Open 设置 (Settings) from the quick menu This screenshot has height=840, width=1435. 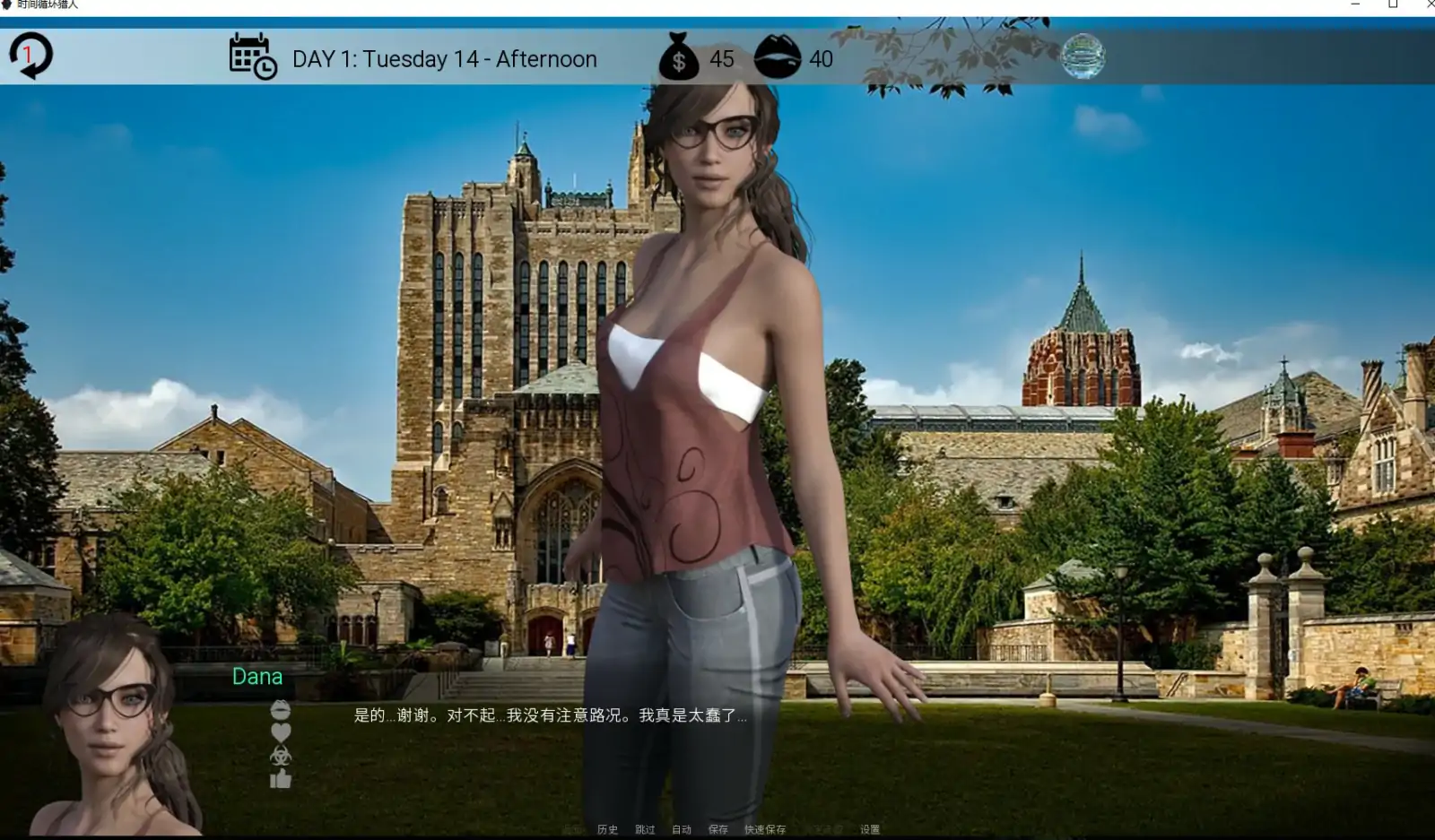[x=870, y=829]
